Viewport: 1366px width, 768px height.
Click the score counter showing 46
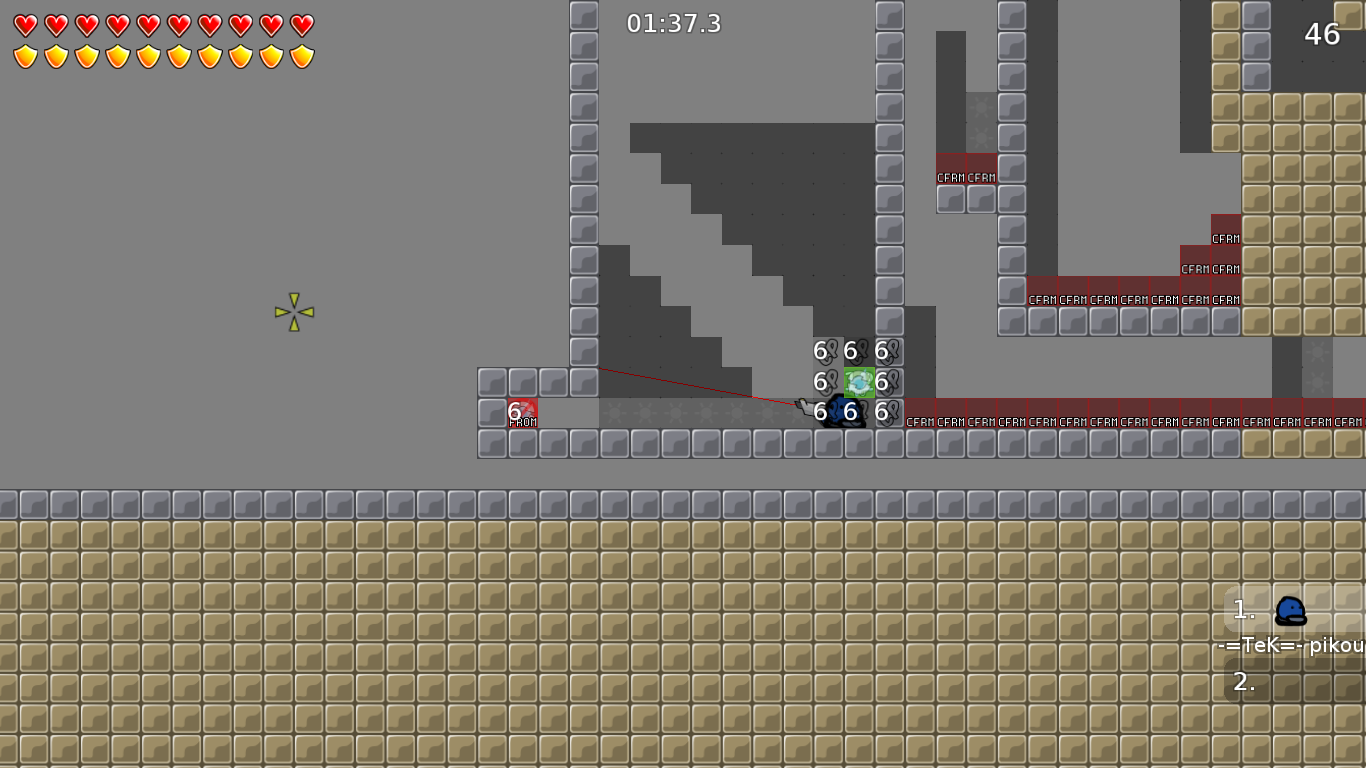pyautogui.click(x=1323, y=33)
